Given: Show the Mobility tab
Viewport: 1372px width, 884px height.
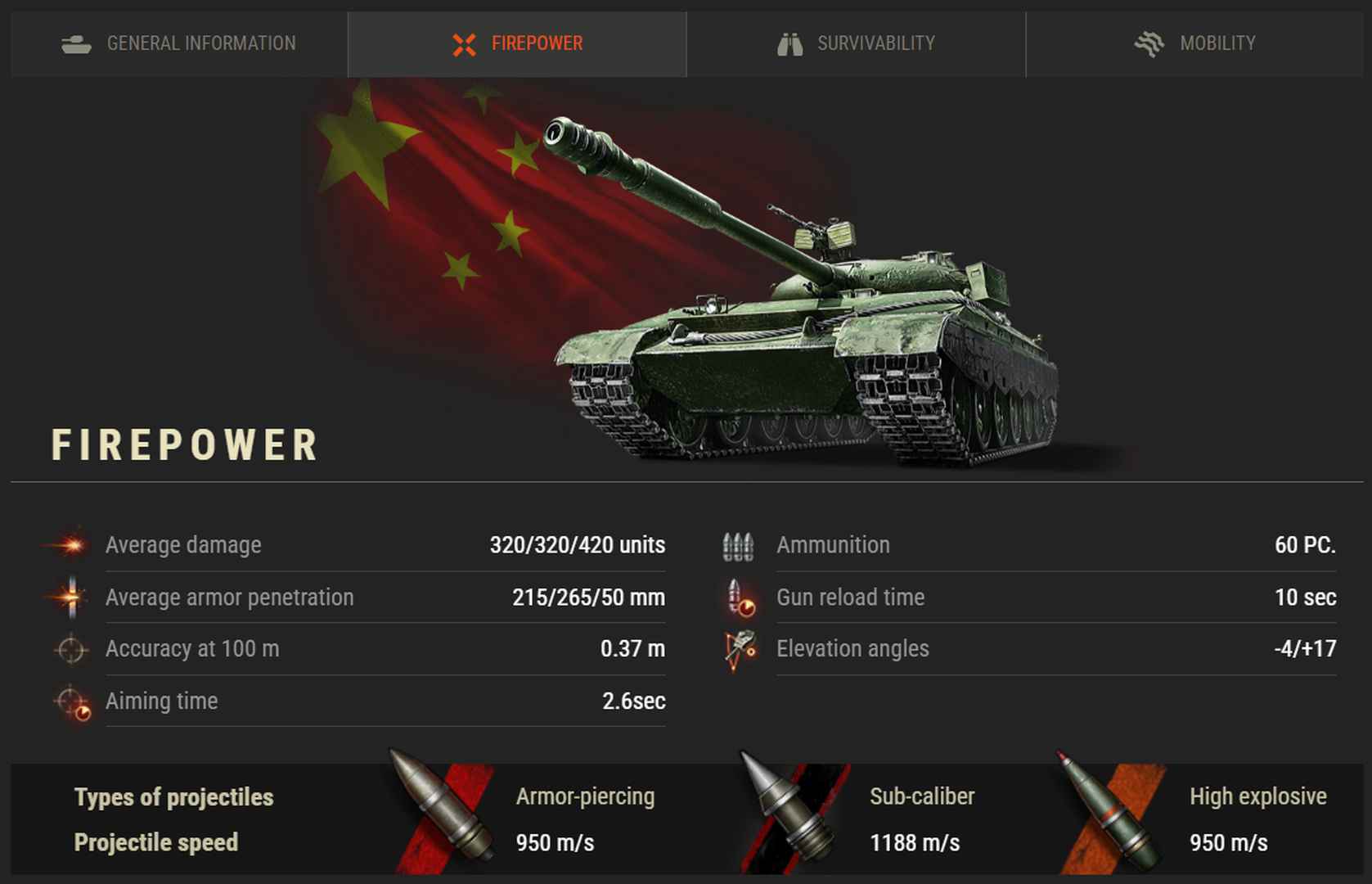Looking at the screenshot, I should point(1194,43).
